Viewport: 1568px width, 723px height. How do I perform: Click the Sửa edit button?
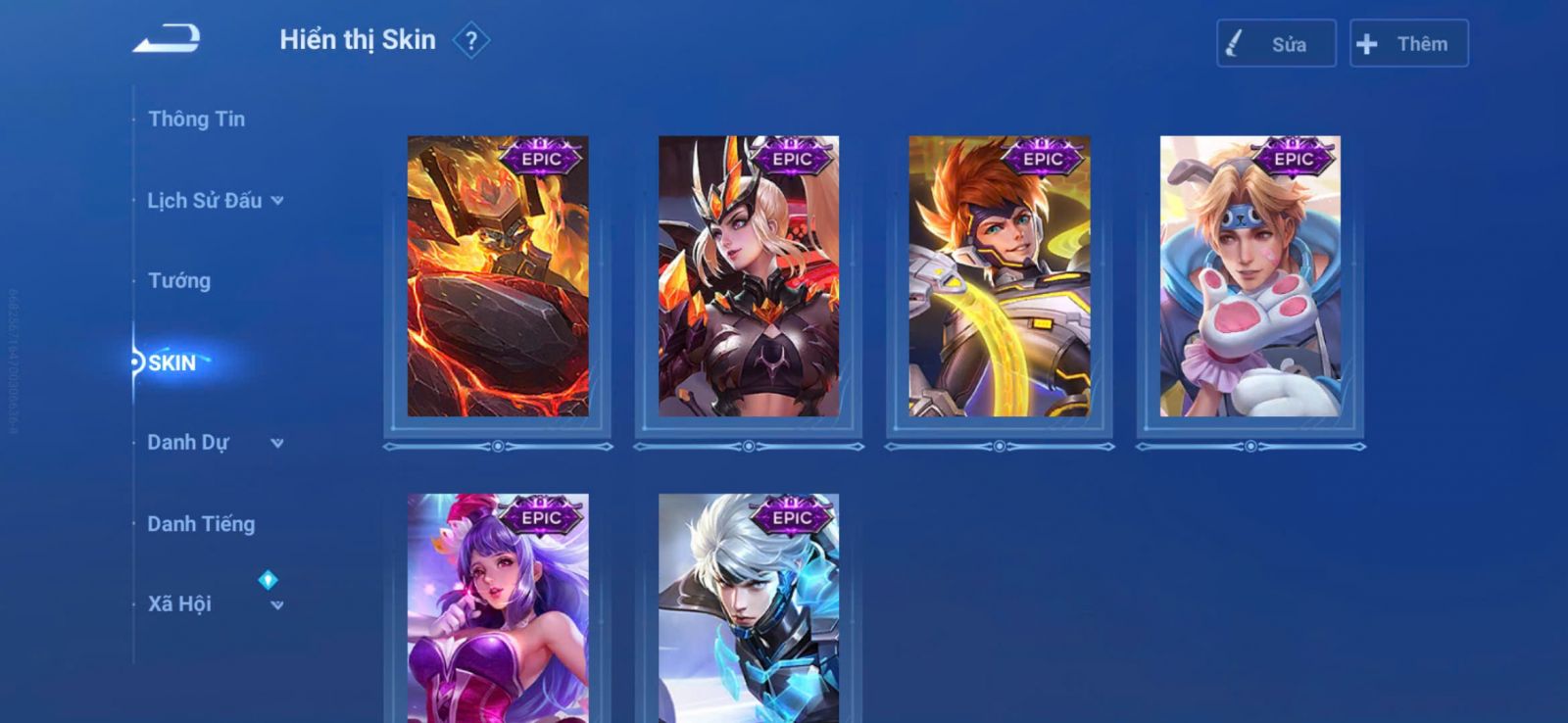tap(1276, 44)
